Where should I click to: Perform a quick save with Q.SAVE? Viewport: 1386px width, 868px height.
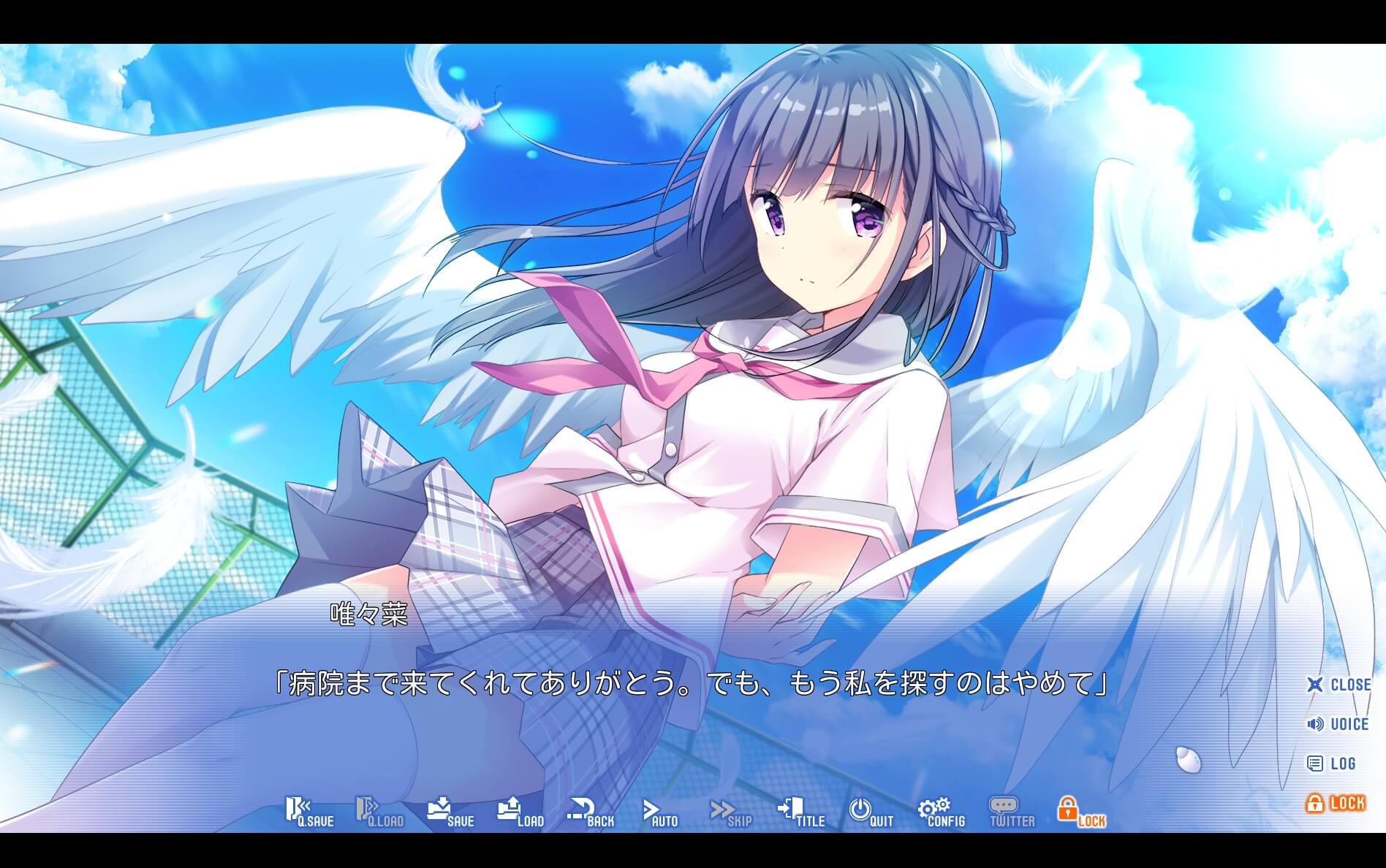coord(310,811)
